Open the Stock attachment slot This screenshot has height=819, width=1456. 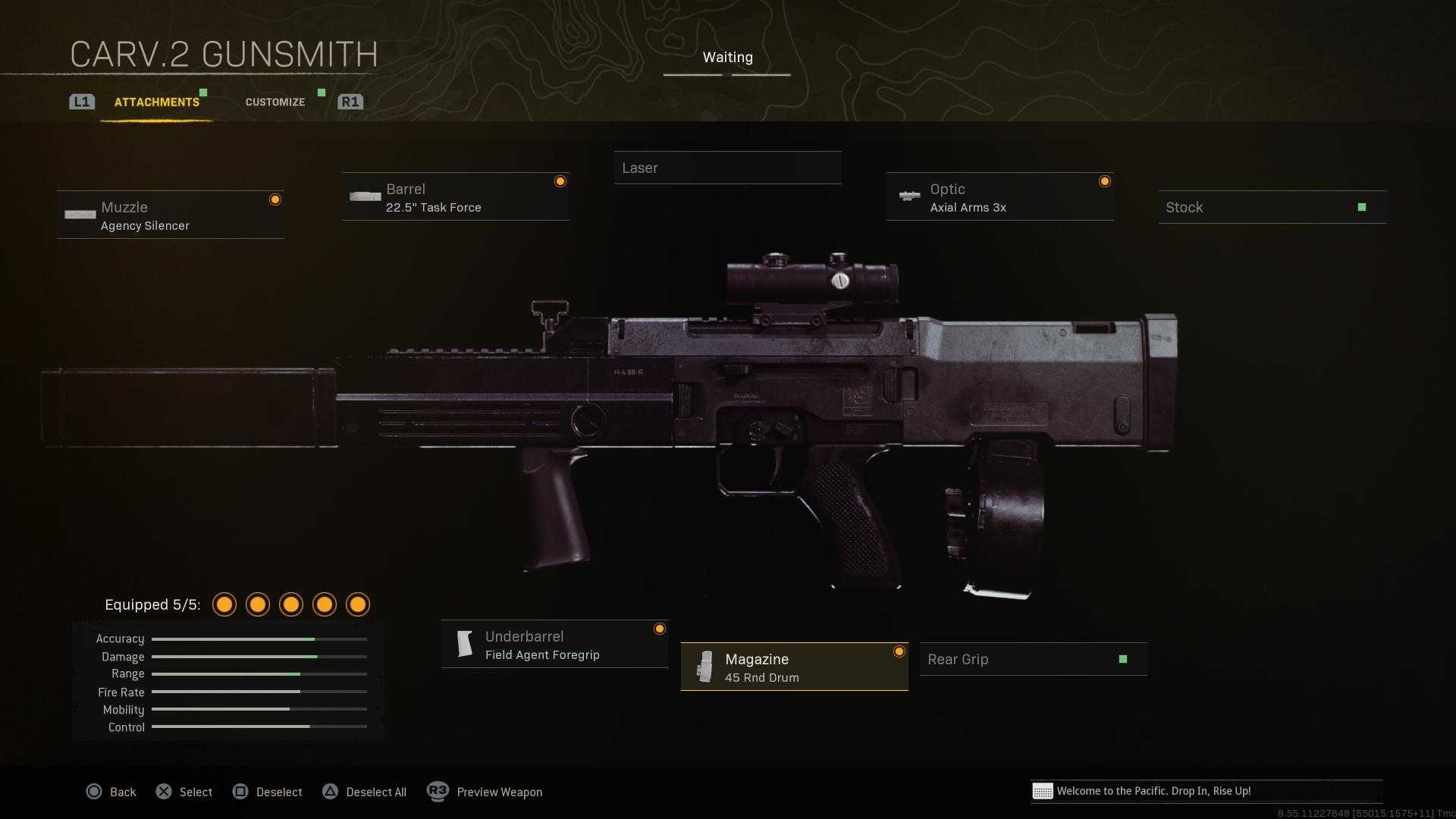tap(1272, 207)
